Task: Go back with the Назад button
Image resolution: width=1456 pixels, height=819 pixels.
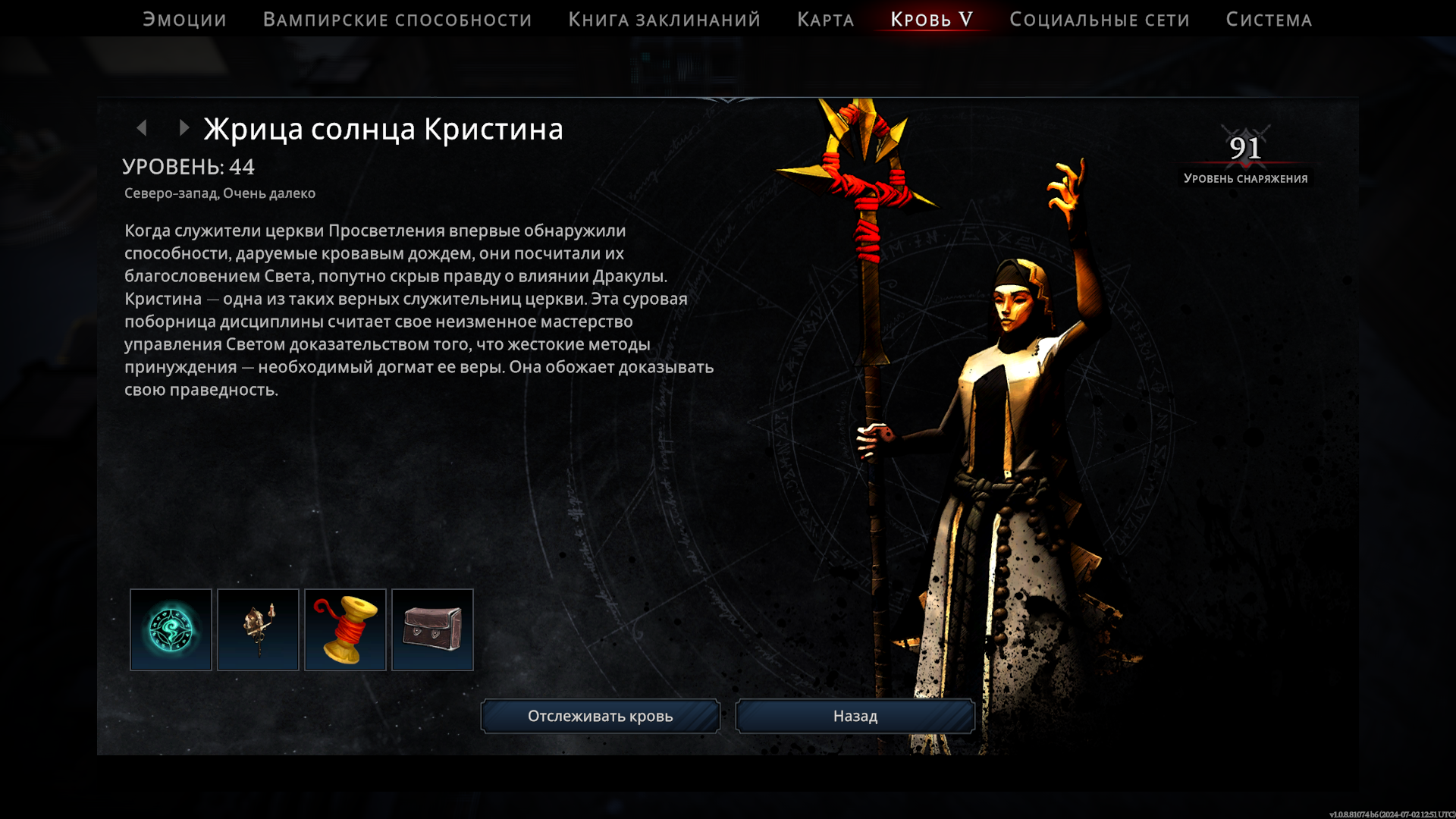Action: 855,716
